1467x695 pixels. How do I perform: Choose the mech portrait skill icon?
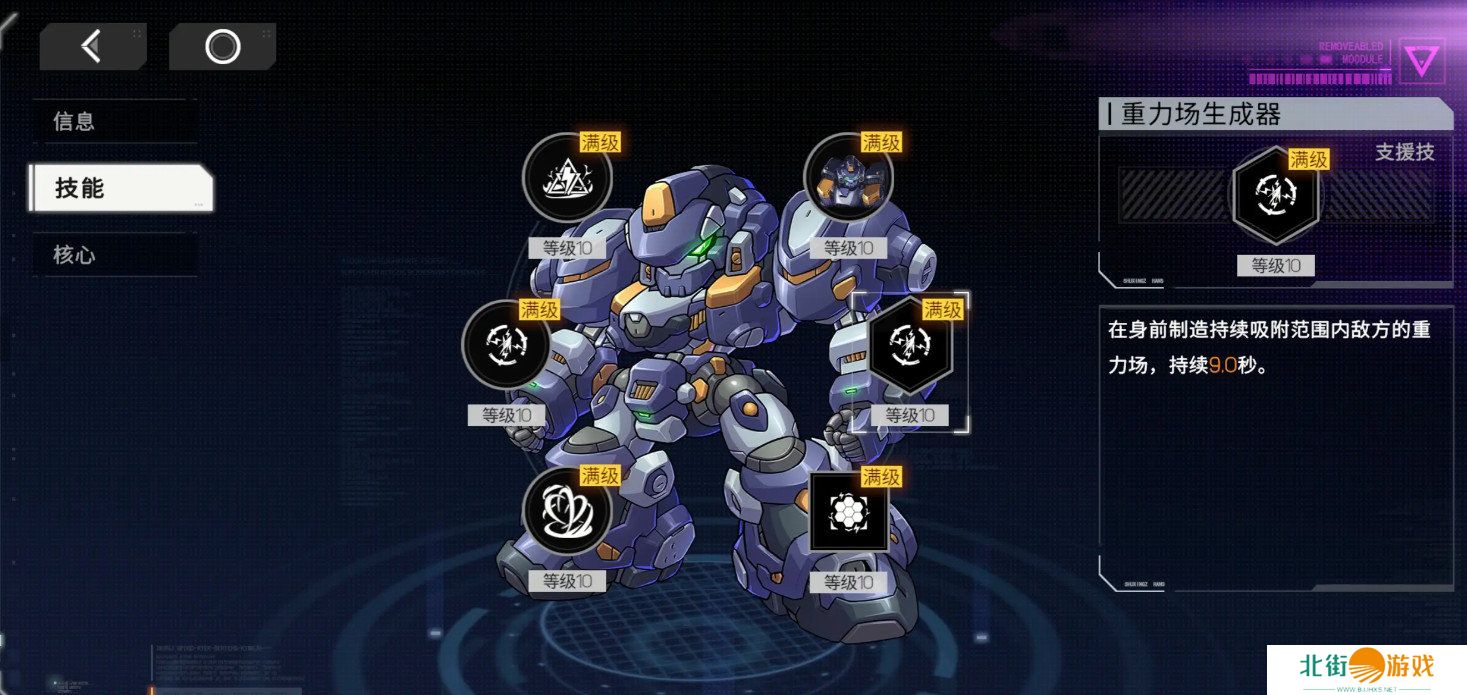pyautogui.click(x=848, y=178)
